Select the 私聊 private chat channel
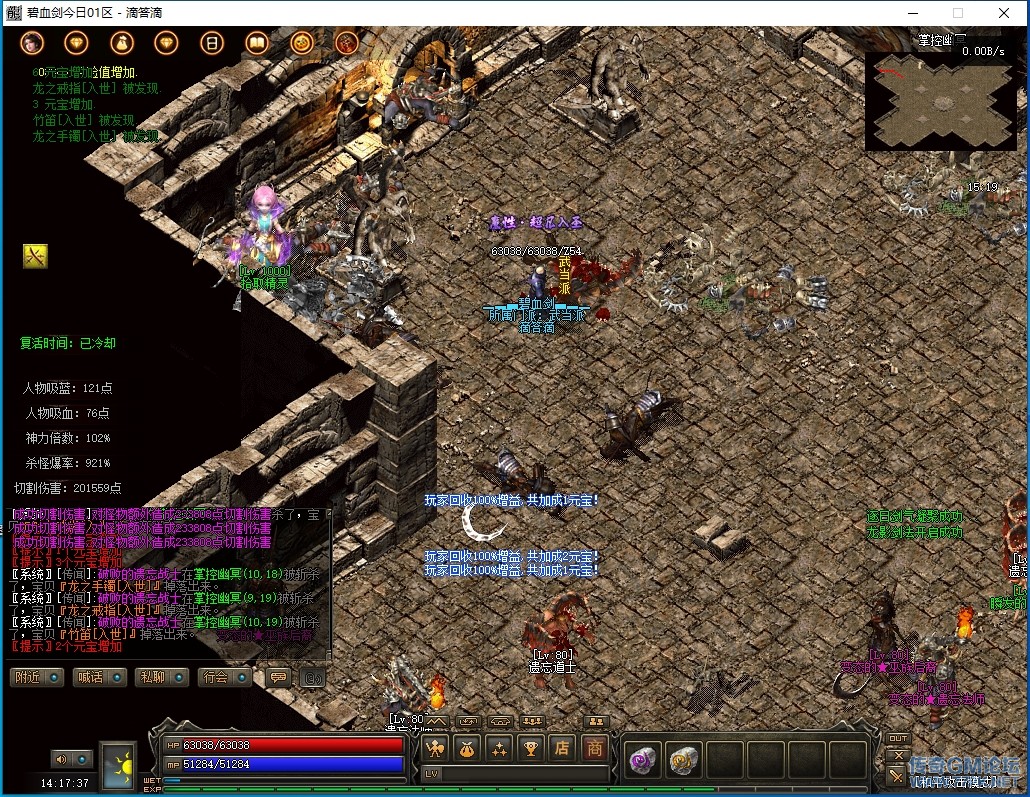 (x=160, y=677)
